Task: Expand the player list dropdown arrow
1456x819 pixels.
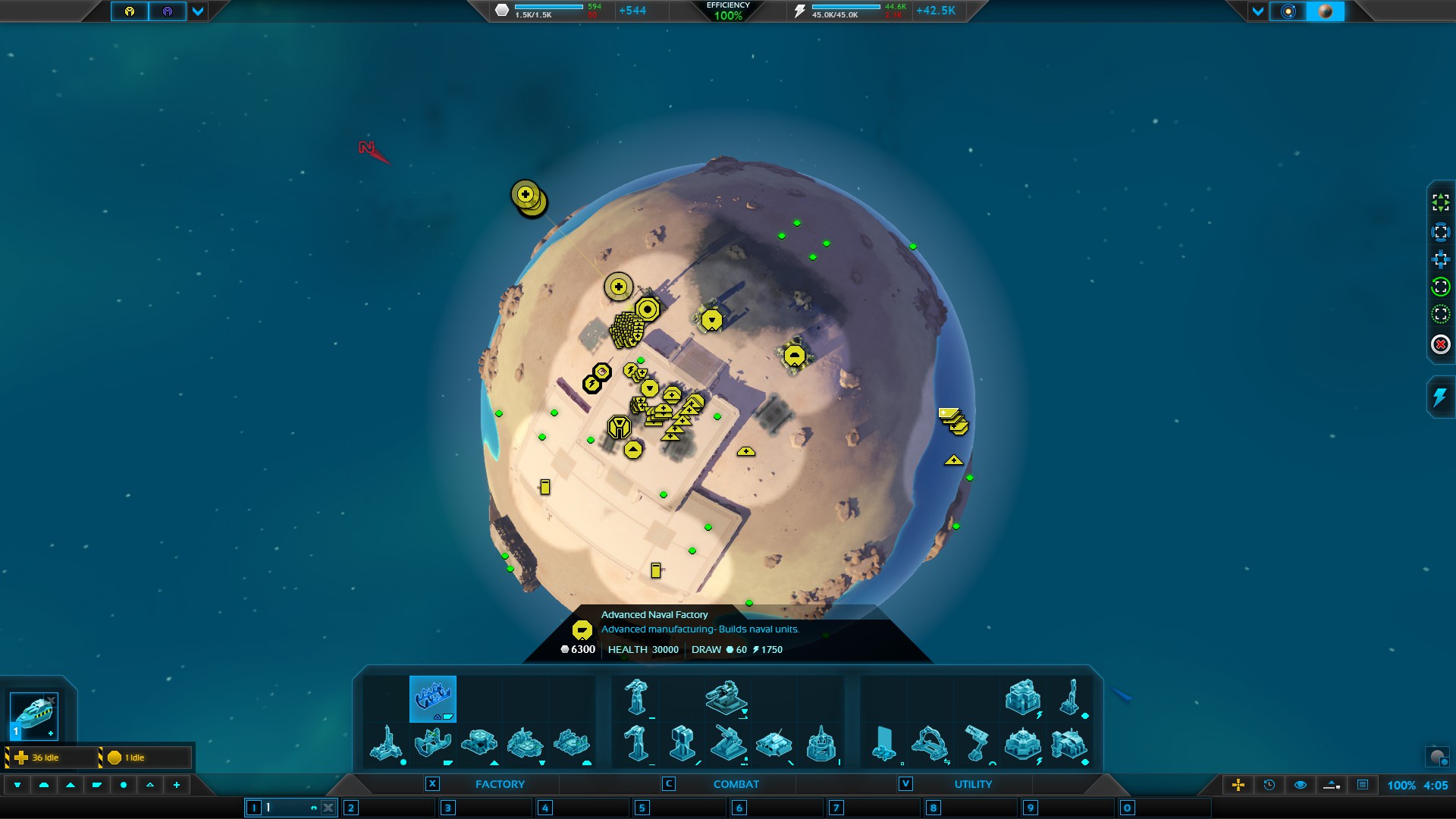Action: (198, 11)
